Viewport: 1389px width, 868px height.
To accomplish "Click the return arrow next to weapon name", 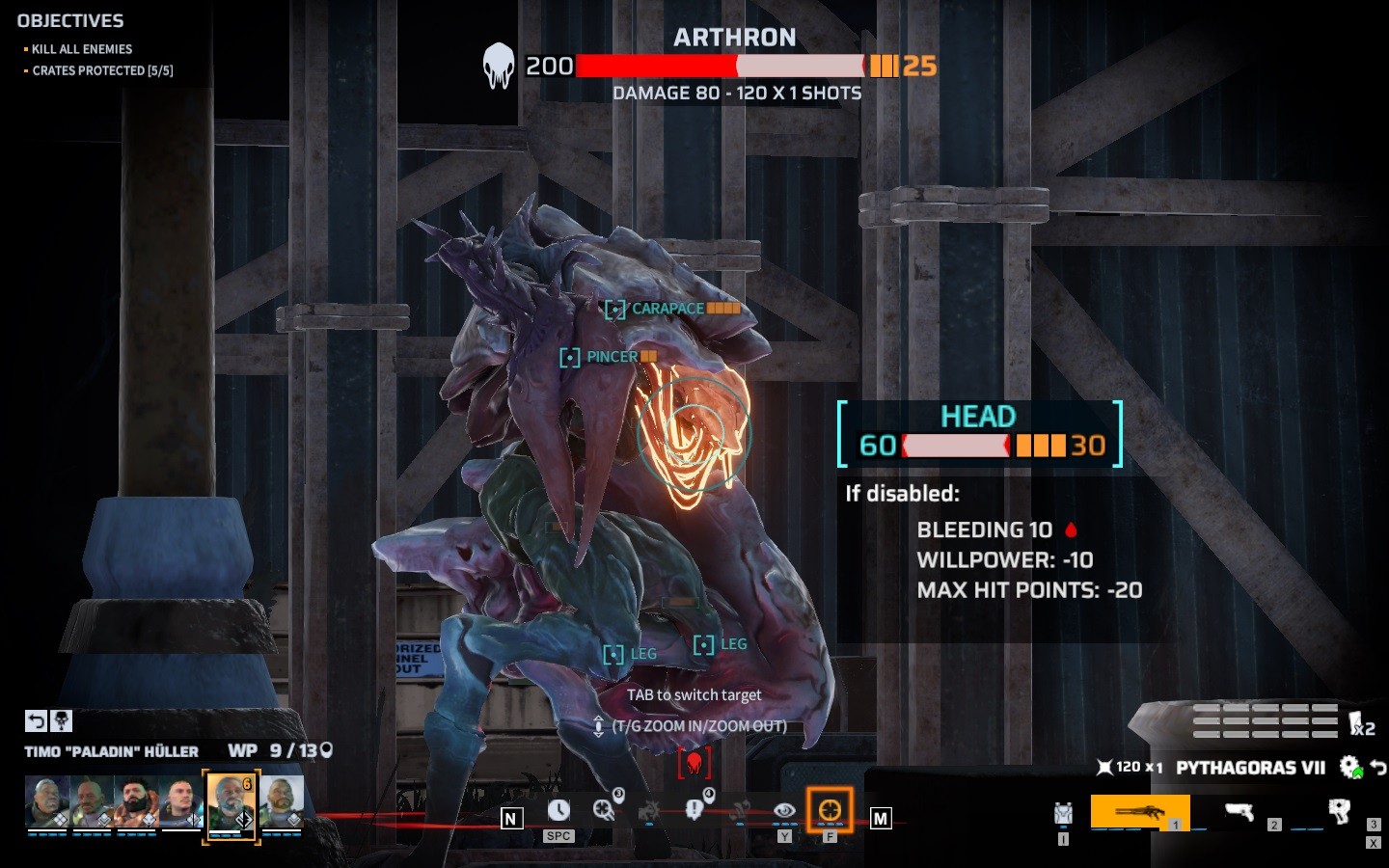I will coord(1378,768).
